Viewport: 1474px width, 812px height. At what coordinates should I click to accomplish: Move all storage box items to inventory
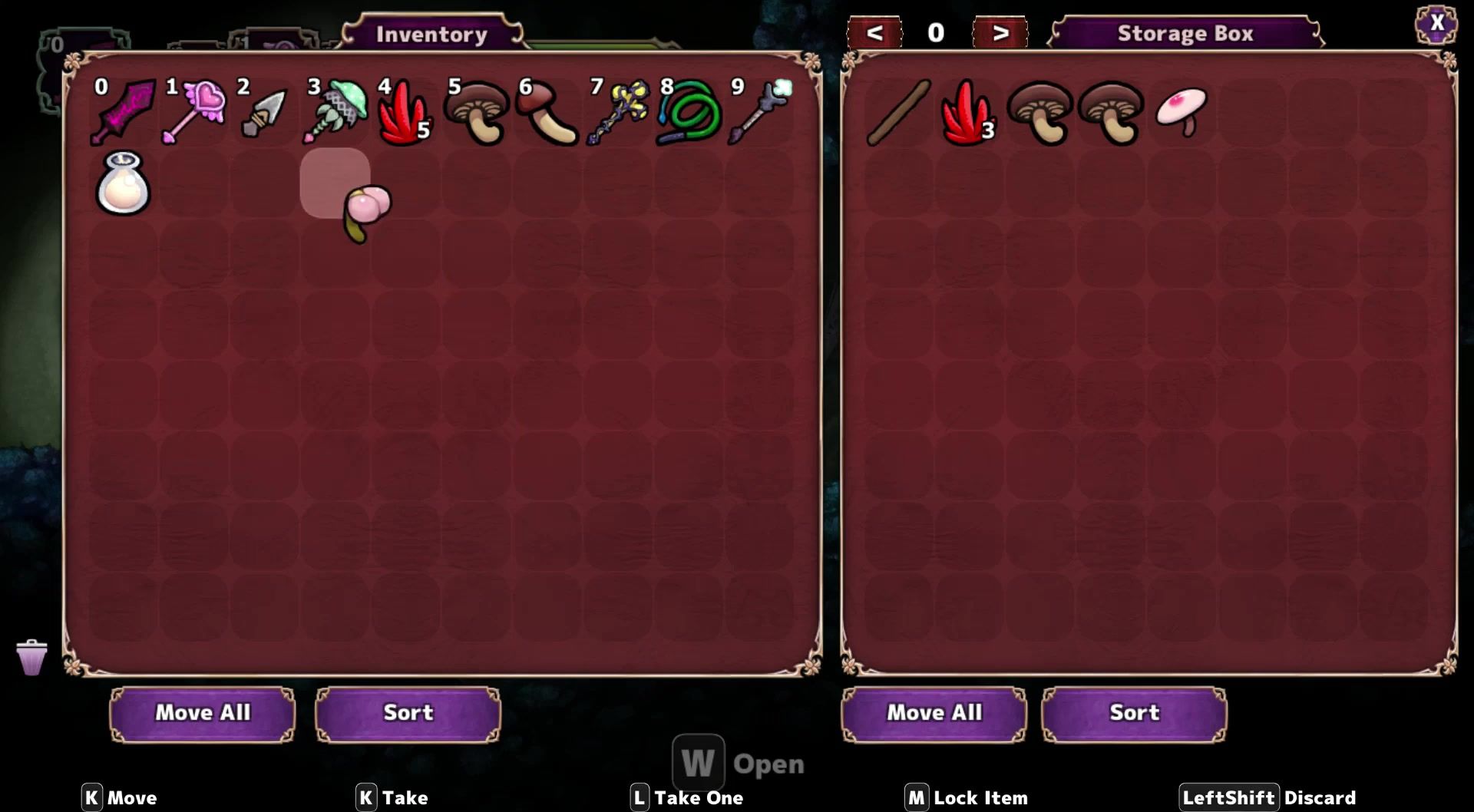pos(934,713)
